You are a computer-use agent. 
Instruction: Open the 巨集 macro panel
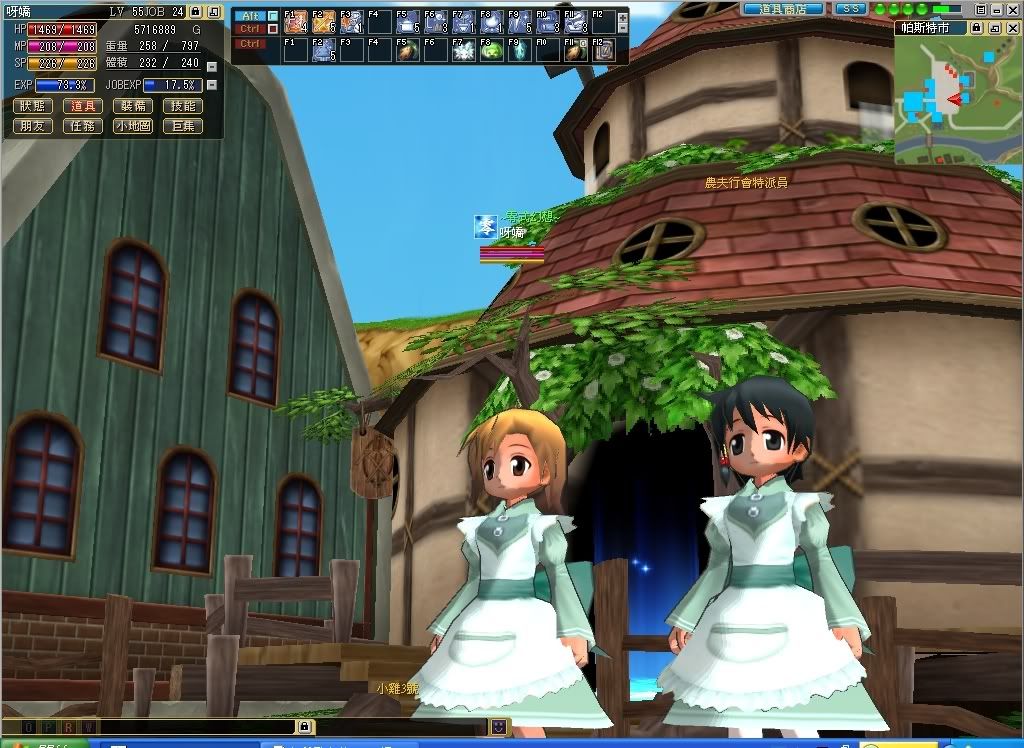pyautogui.click(x=183, y=126)
